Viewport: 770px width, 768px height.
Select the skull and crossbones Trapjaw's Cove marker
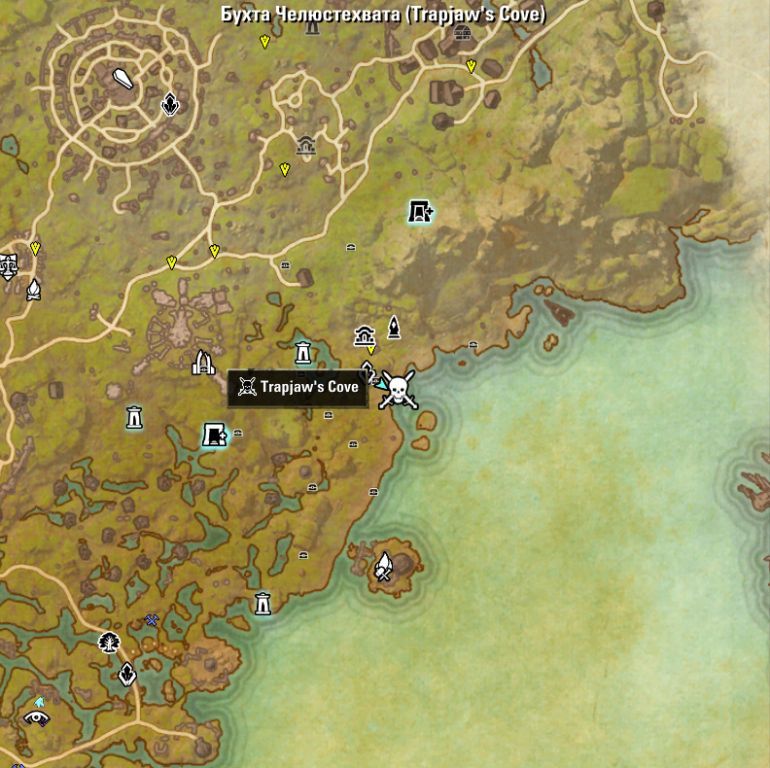pos(398,389)
